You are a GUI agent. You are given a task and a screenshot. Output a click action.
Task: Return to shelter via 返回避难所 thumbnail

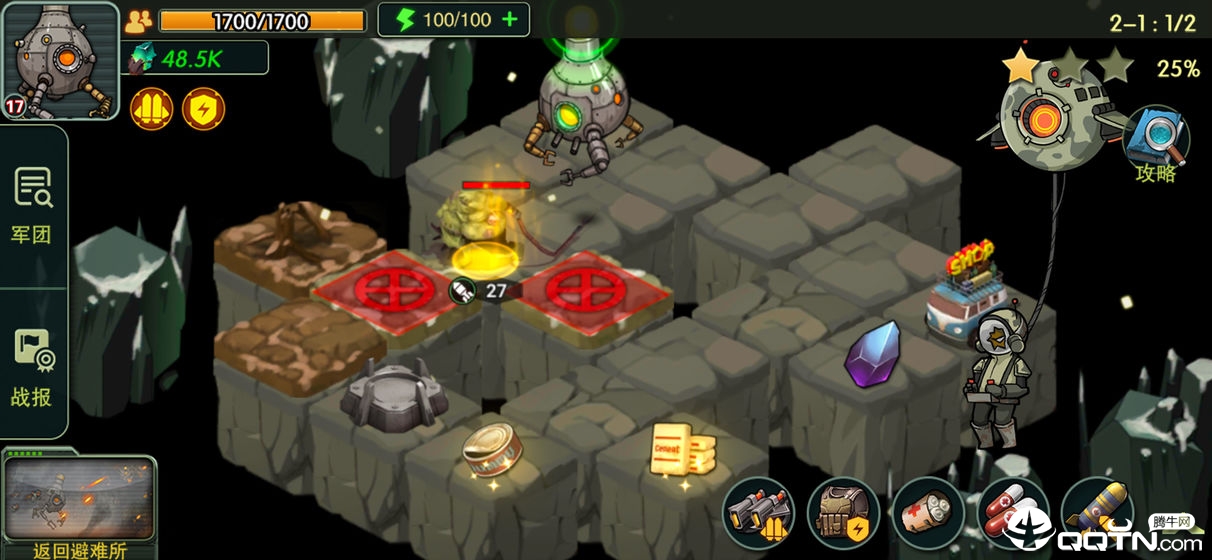[x=79, y=505]
